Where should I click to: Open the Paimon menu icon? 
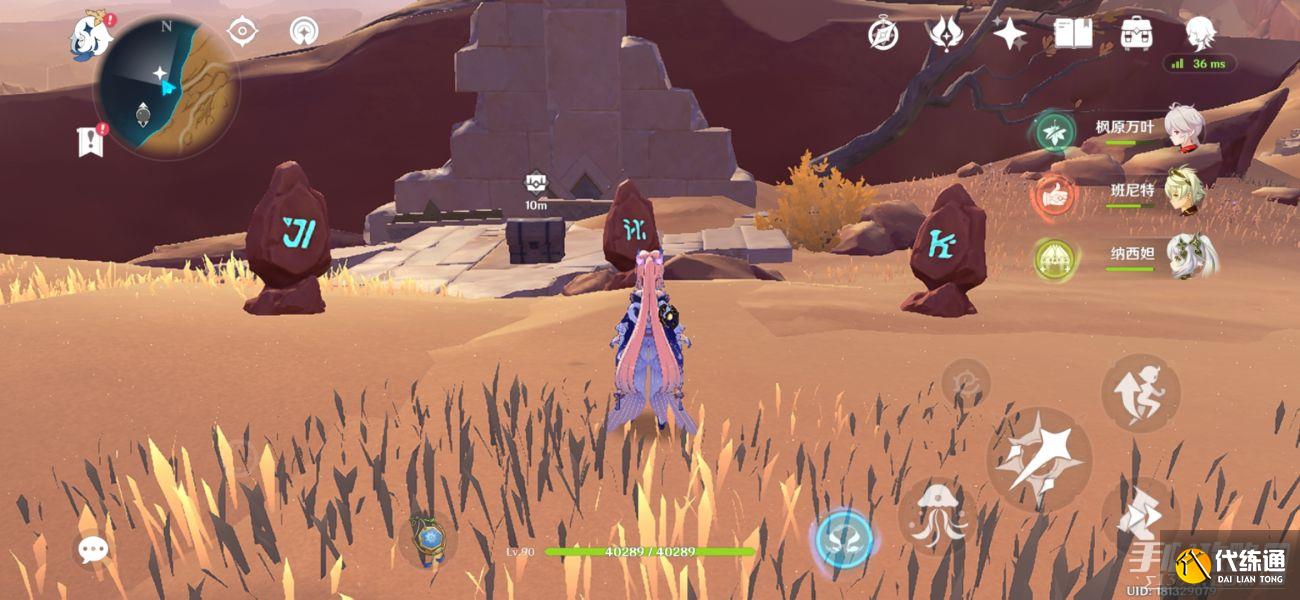(x=92, y=36)
